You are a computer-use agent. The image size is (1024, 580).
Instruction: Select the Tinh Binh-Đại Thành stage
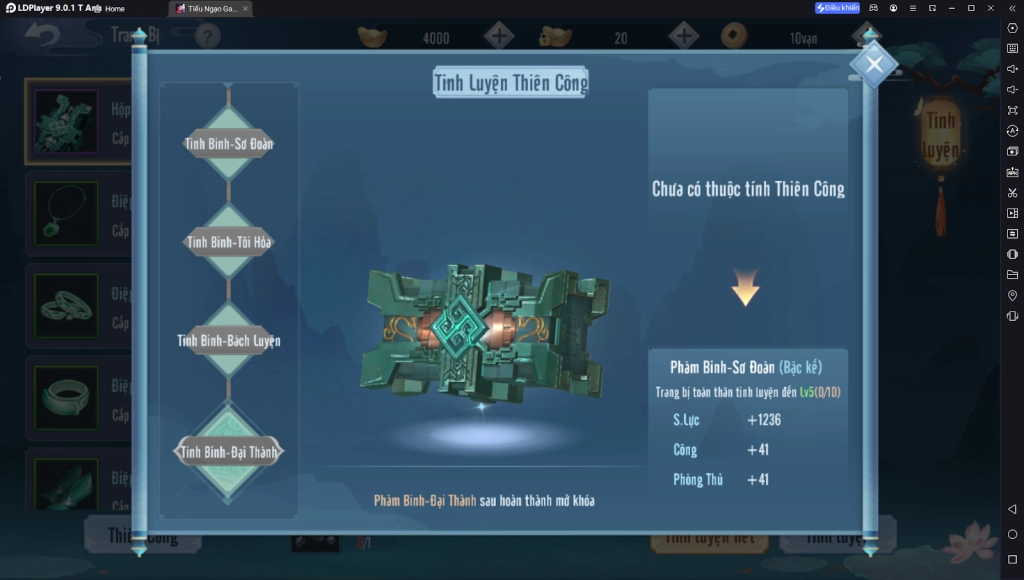[x=229, y=452]
